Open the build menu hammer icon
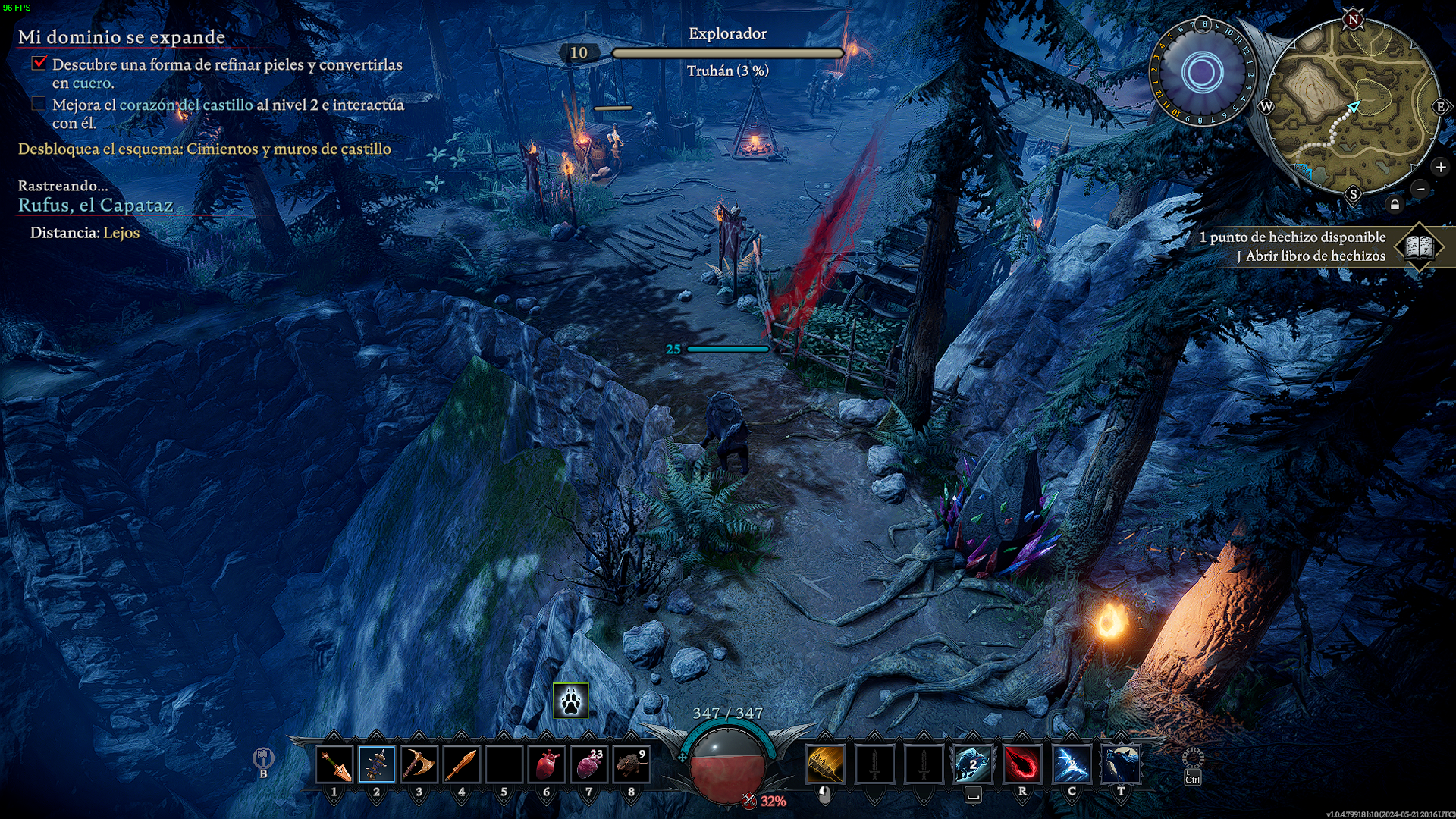 pos(263,758)
